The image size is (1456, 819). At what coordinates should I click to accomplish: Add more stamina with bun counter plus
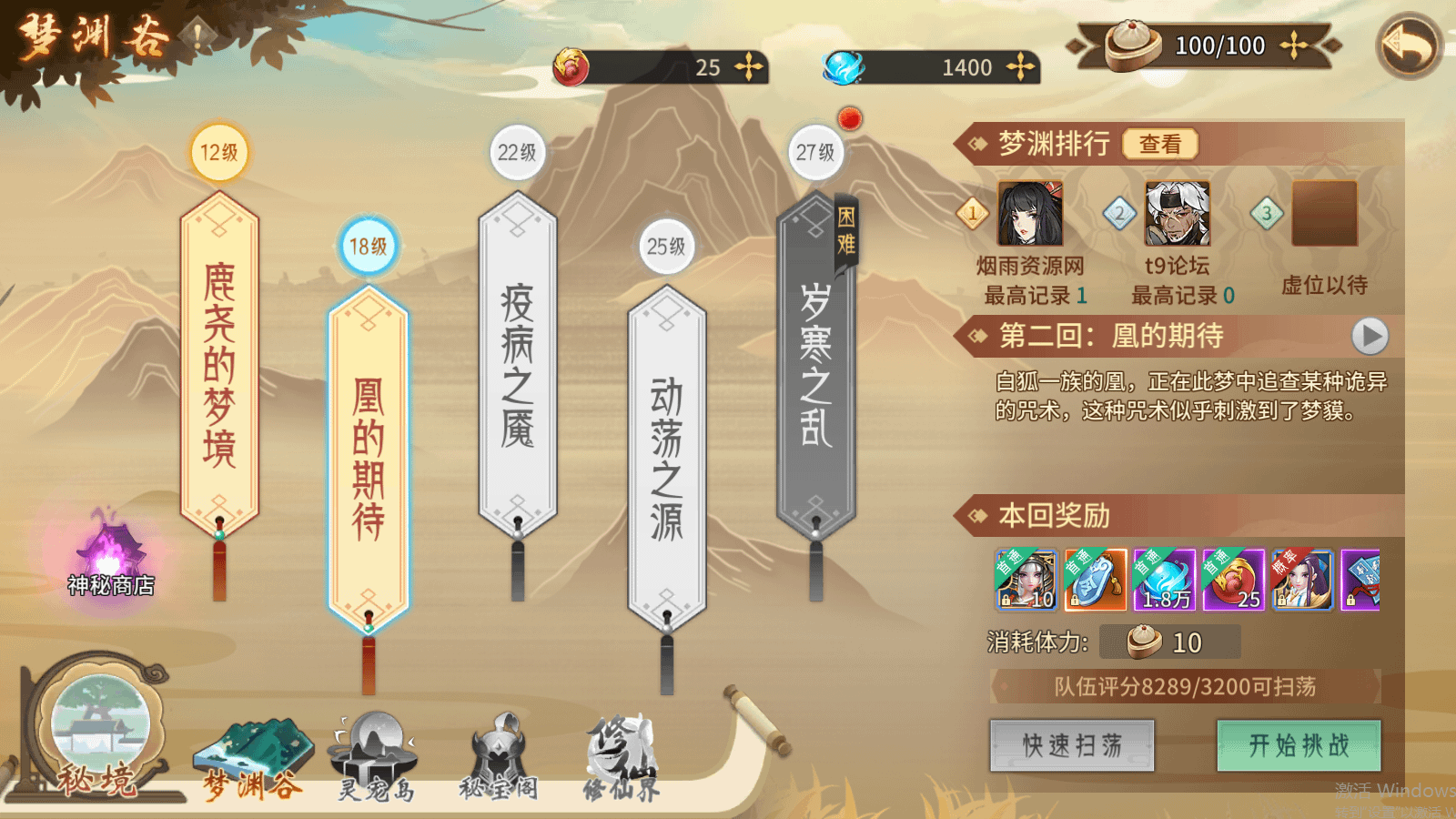(x=1293, y=45)
